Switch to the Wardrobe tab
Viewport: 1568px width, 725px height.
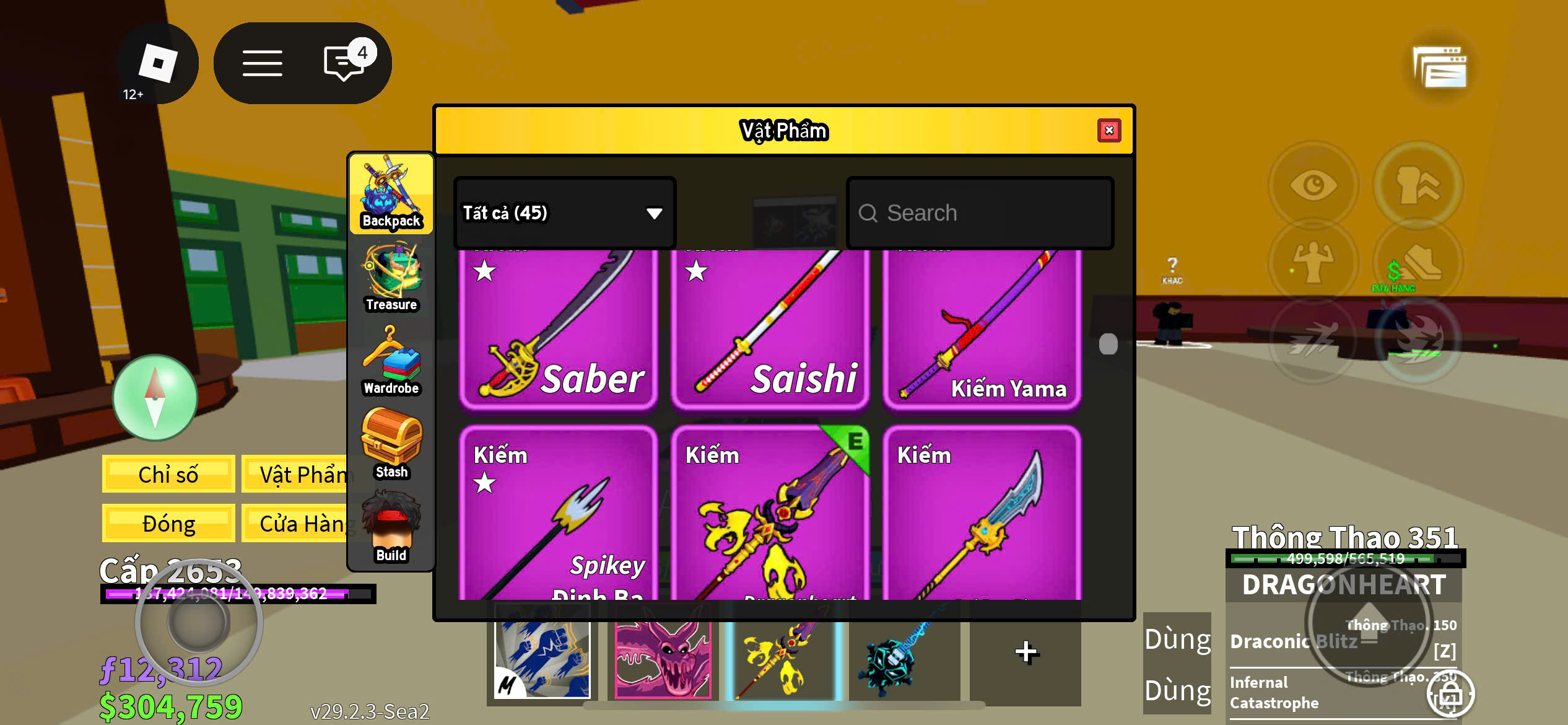pyautogui.click(x=391, y=361)
